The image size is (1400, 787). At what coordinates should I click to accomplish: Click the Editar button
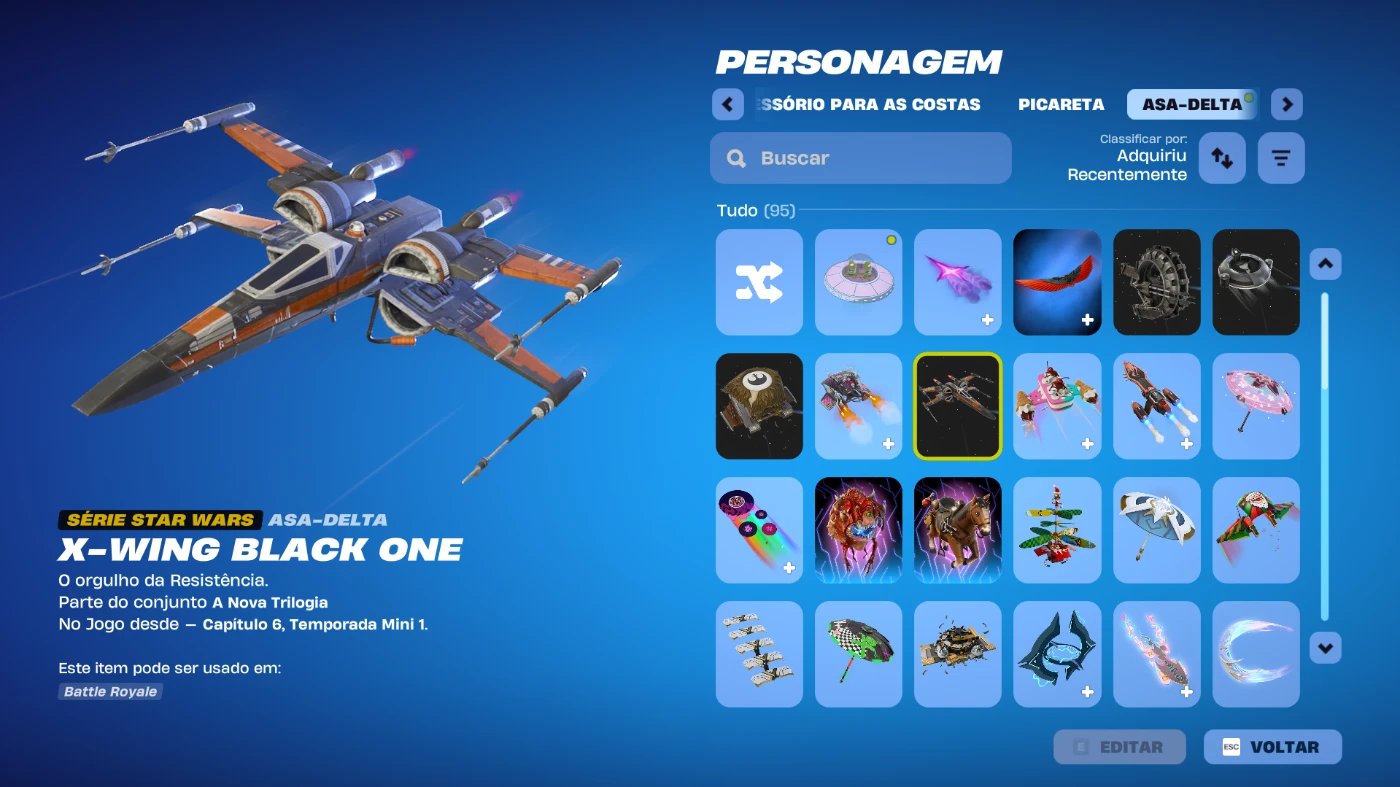click(x=1119, y=747)
